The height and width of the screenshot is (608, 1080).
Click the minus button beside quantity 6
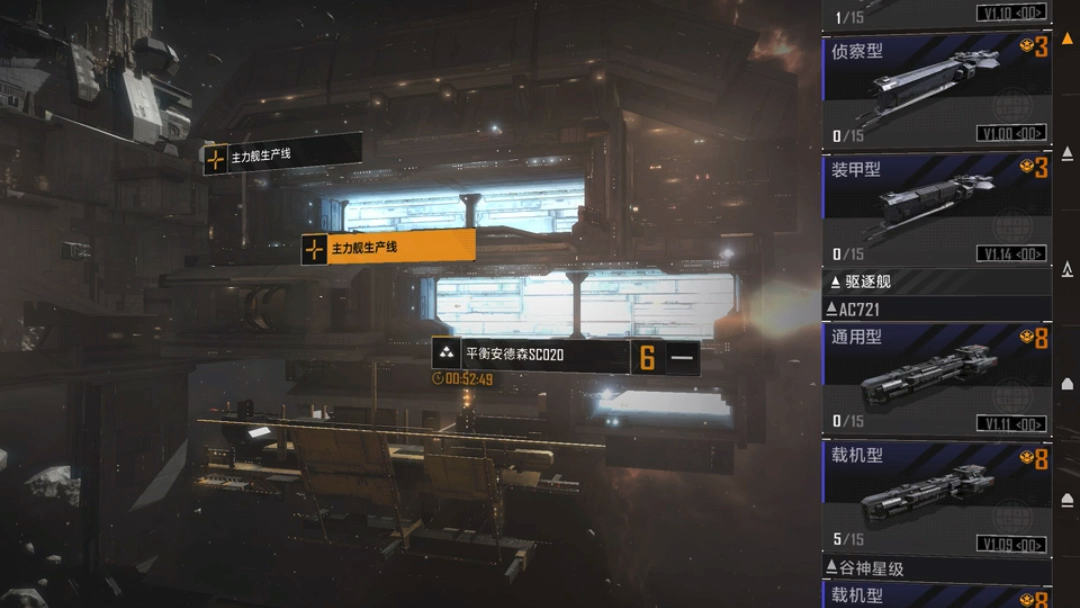coord(682,357)
